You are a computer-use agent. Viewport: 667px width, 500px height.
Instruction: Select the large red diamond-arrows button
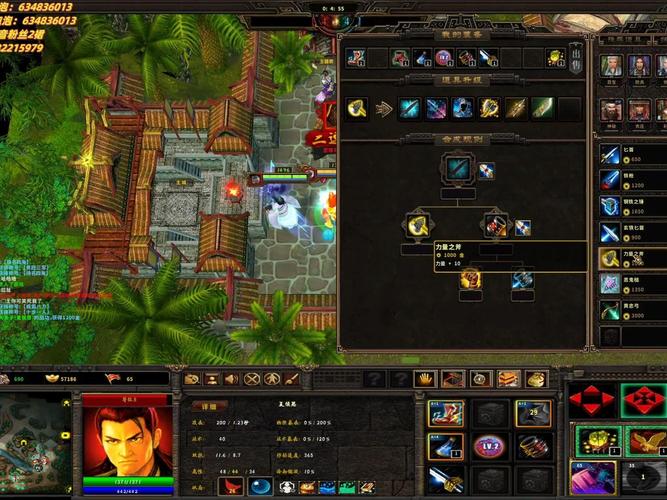click(591, 402)
